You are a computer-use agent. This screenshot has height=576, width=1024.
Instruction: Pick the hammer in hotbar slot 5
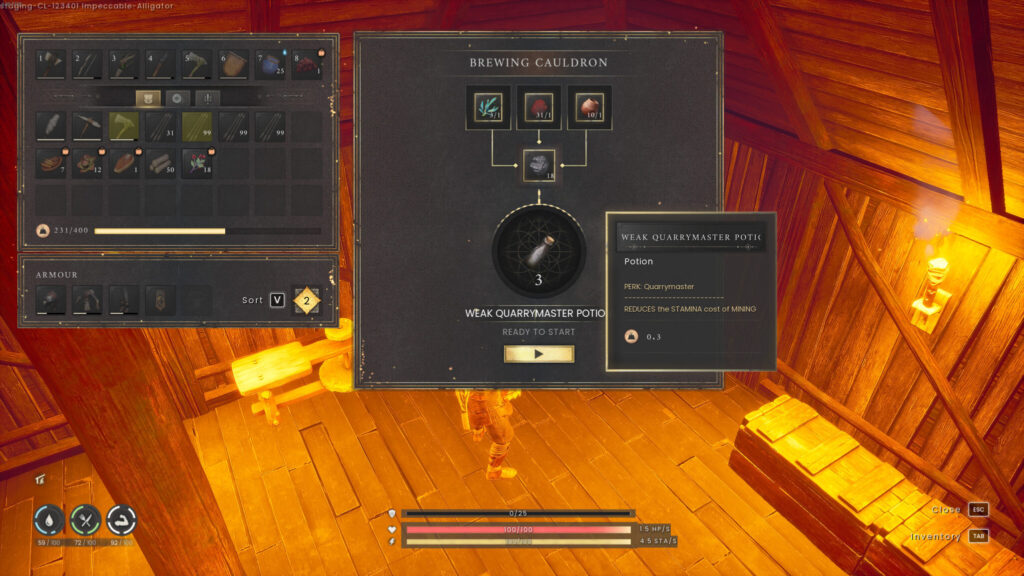pos(197,65)
